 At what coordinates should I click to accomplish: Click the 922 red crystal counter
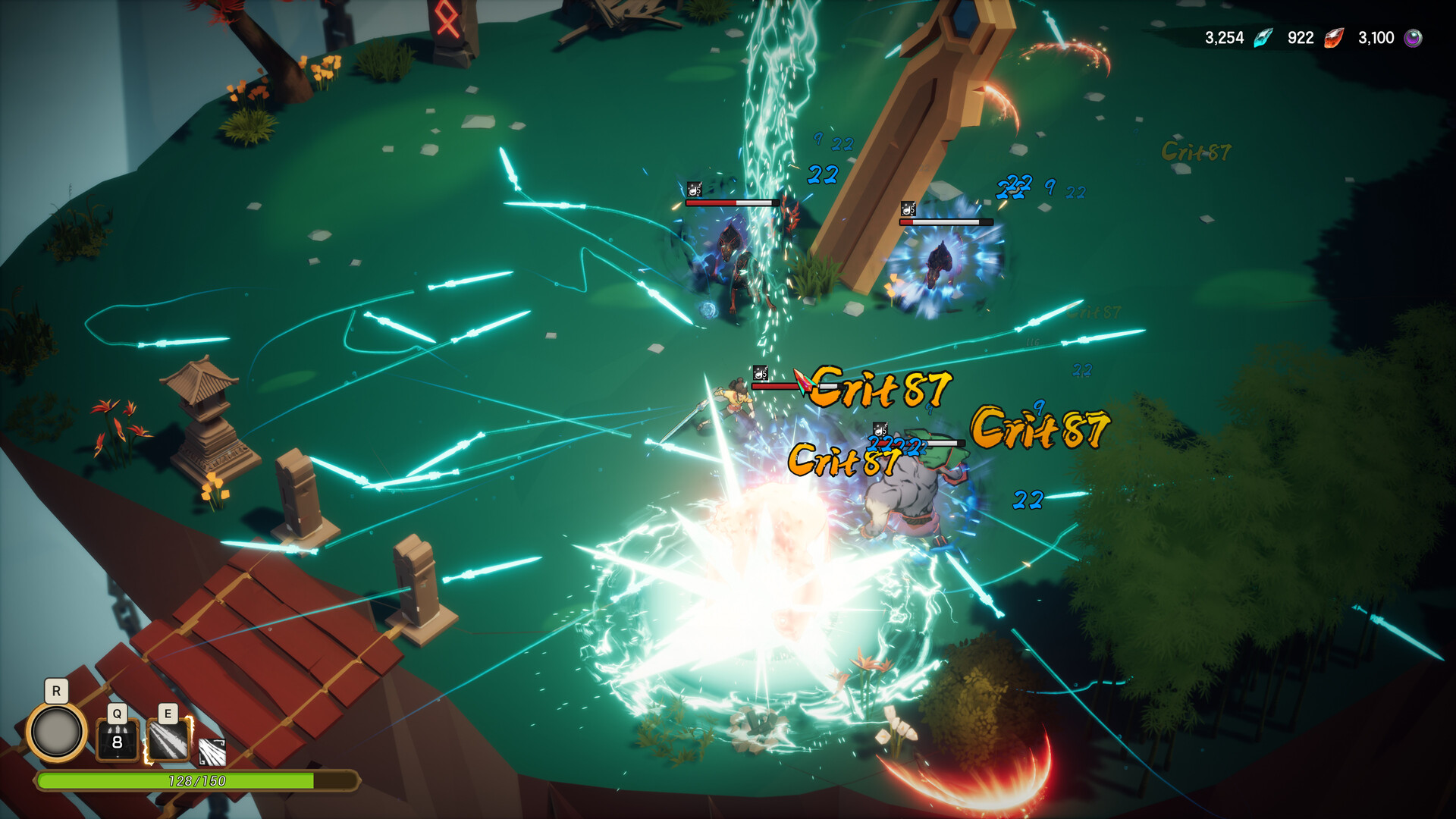[x=1300, y=37]
